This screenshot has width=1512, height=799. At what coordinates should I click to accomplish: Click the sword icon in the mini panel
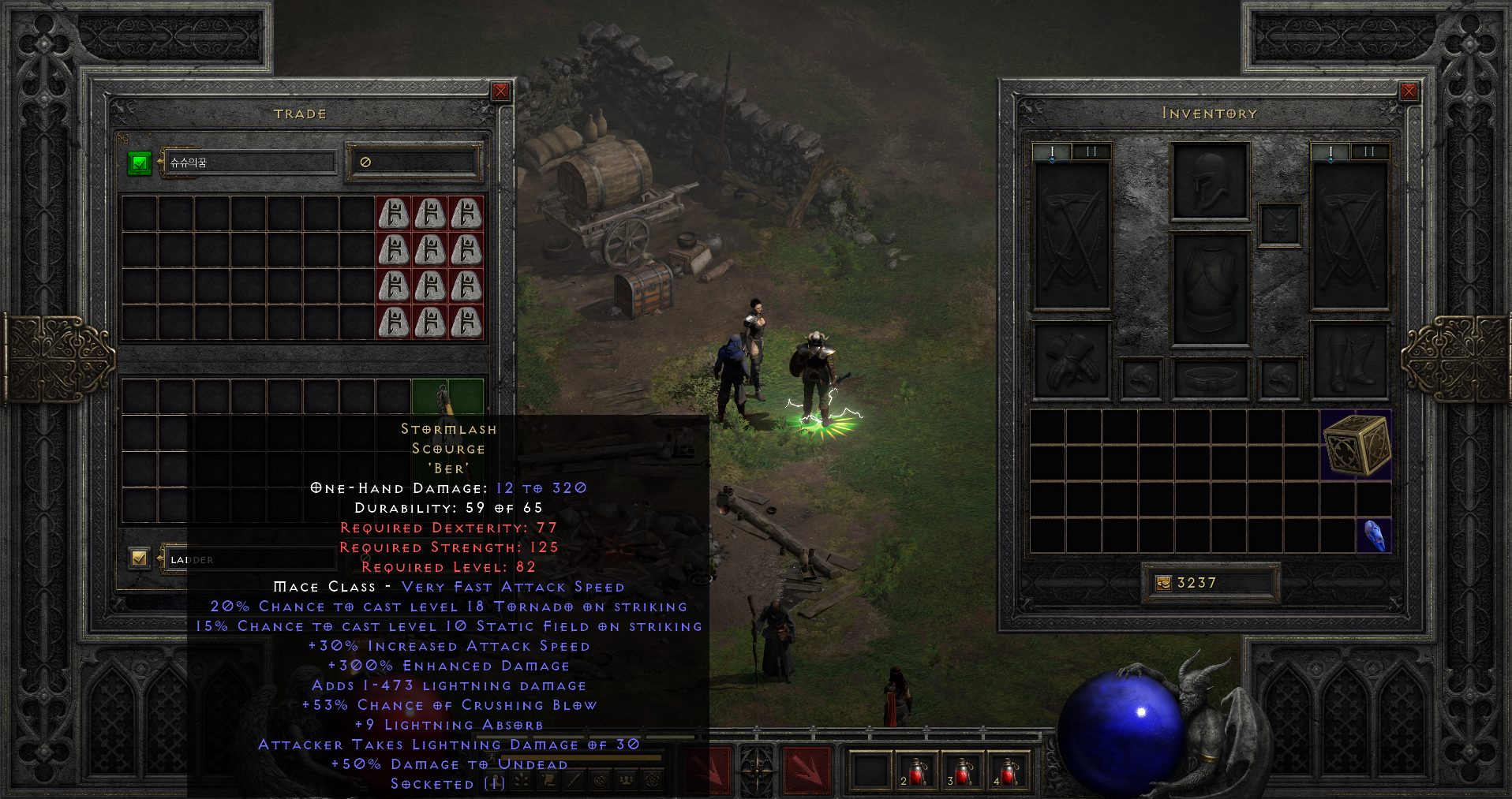pos(574,781)
